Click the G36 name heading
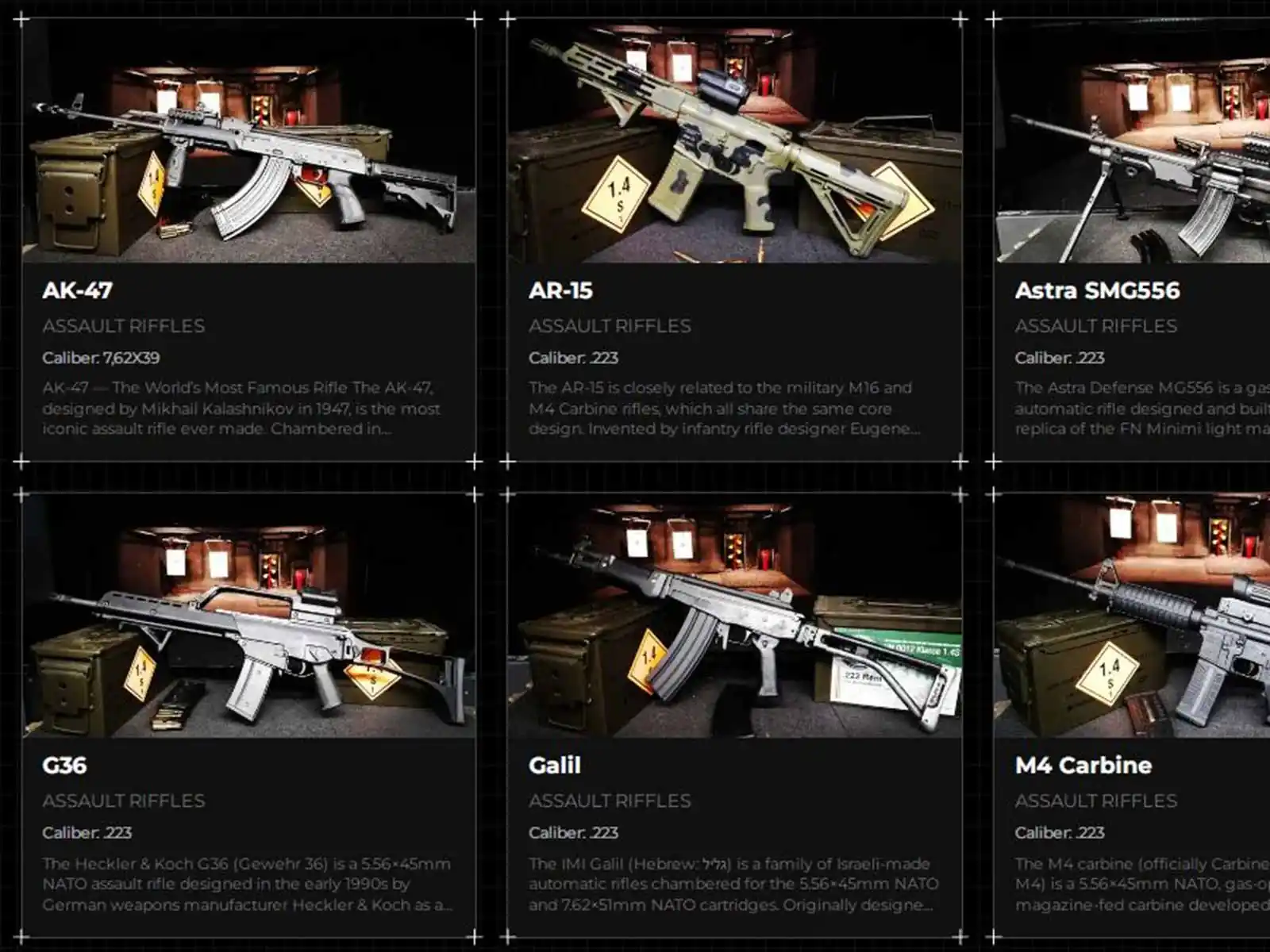The width and height of the screenshot is (1270, 952). [64, 766]
